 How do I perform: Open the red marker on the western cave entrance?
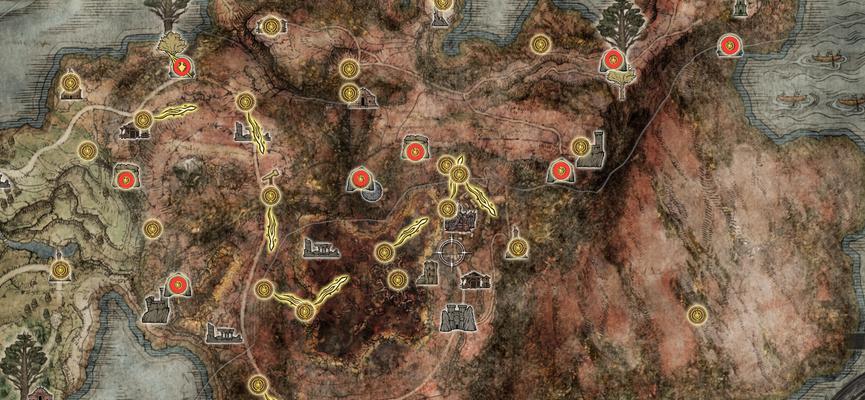click(125, 179)
